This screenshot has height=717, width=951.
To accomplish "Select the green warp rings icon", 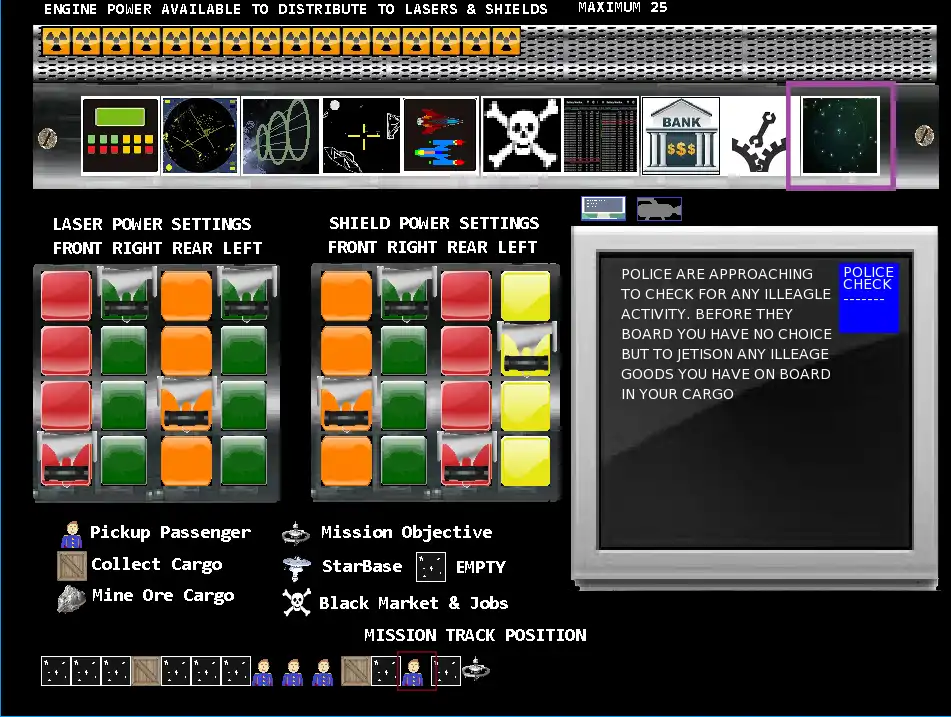I will tap(281, 136).
